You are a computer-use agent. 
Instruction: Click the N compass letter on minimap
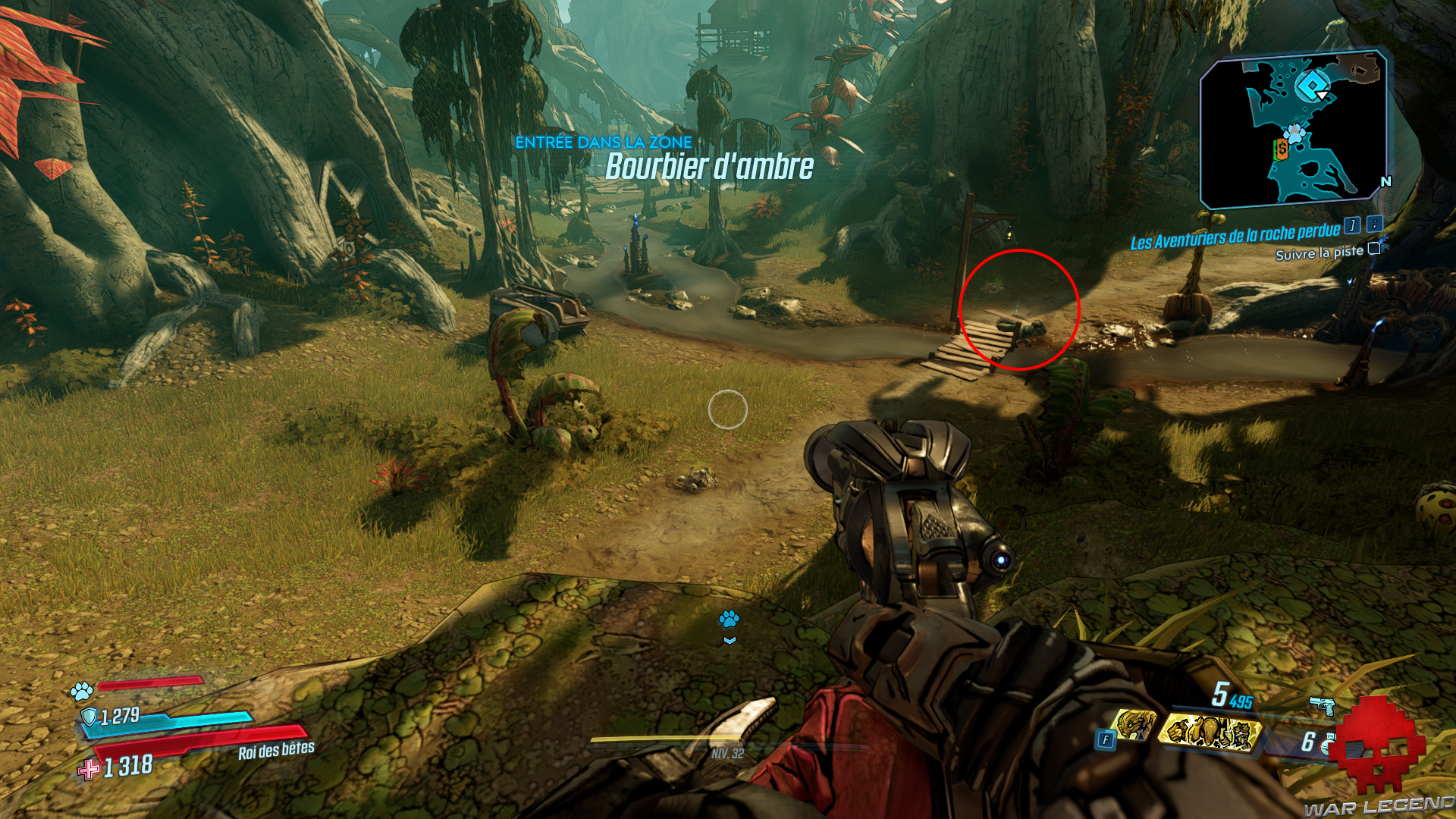(1385, 180)
